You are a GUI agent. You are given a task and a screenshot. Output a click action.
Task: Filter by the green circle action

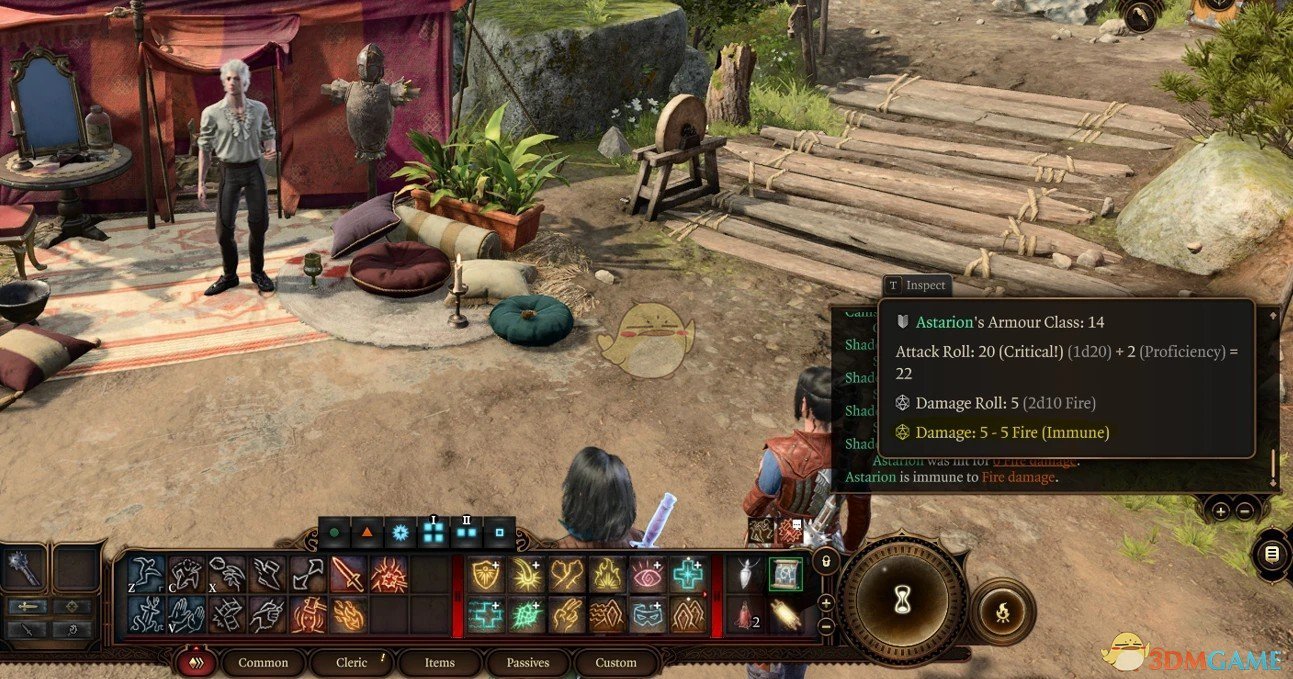pos(334,533)
